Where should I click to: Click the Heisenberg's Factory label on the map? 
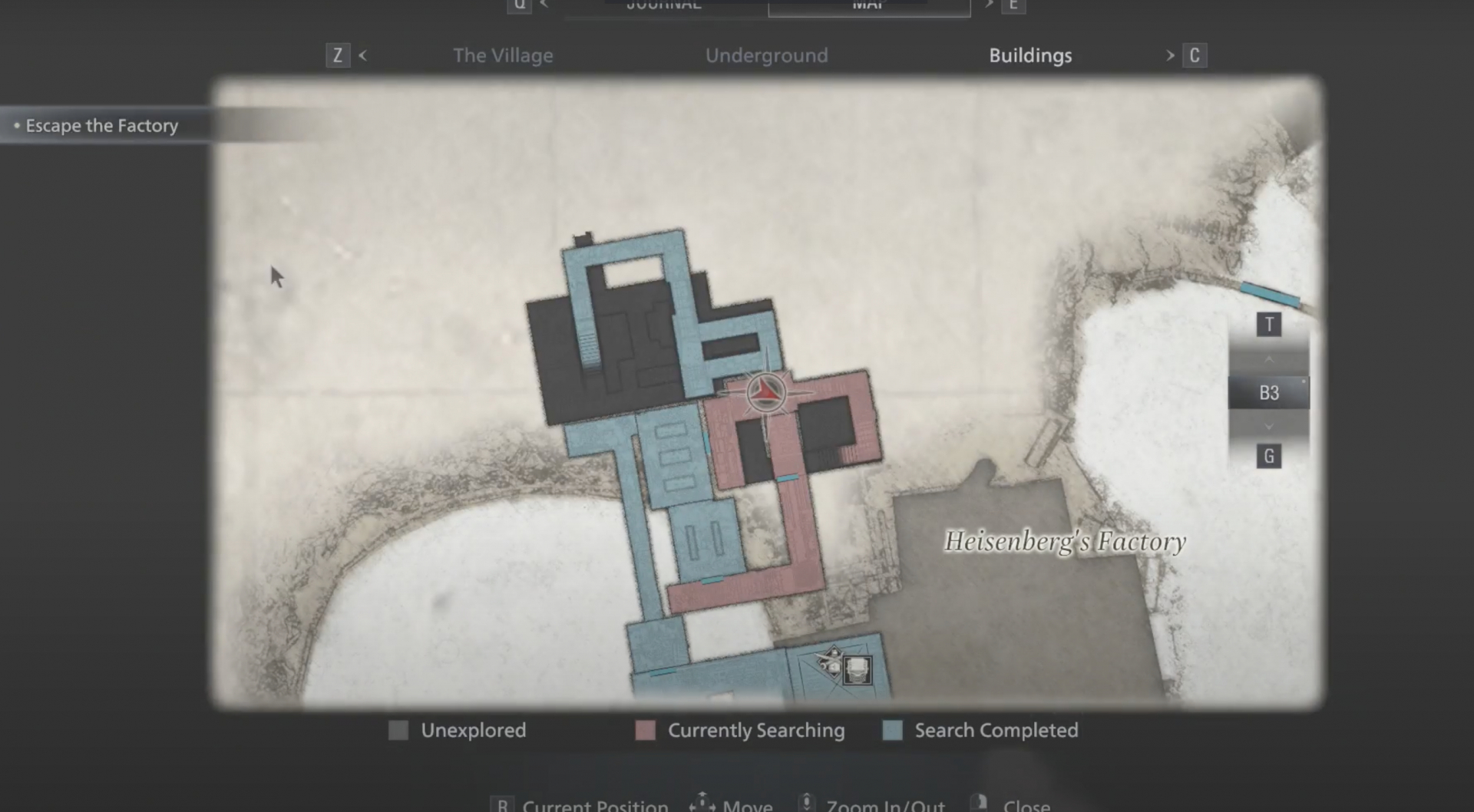1066,540
